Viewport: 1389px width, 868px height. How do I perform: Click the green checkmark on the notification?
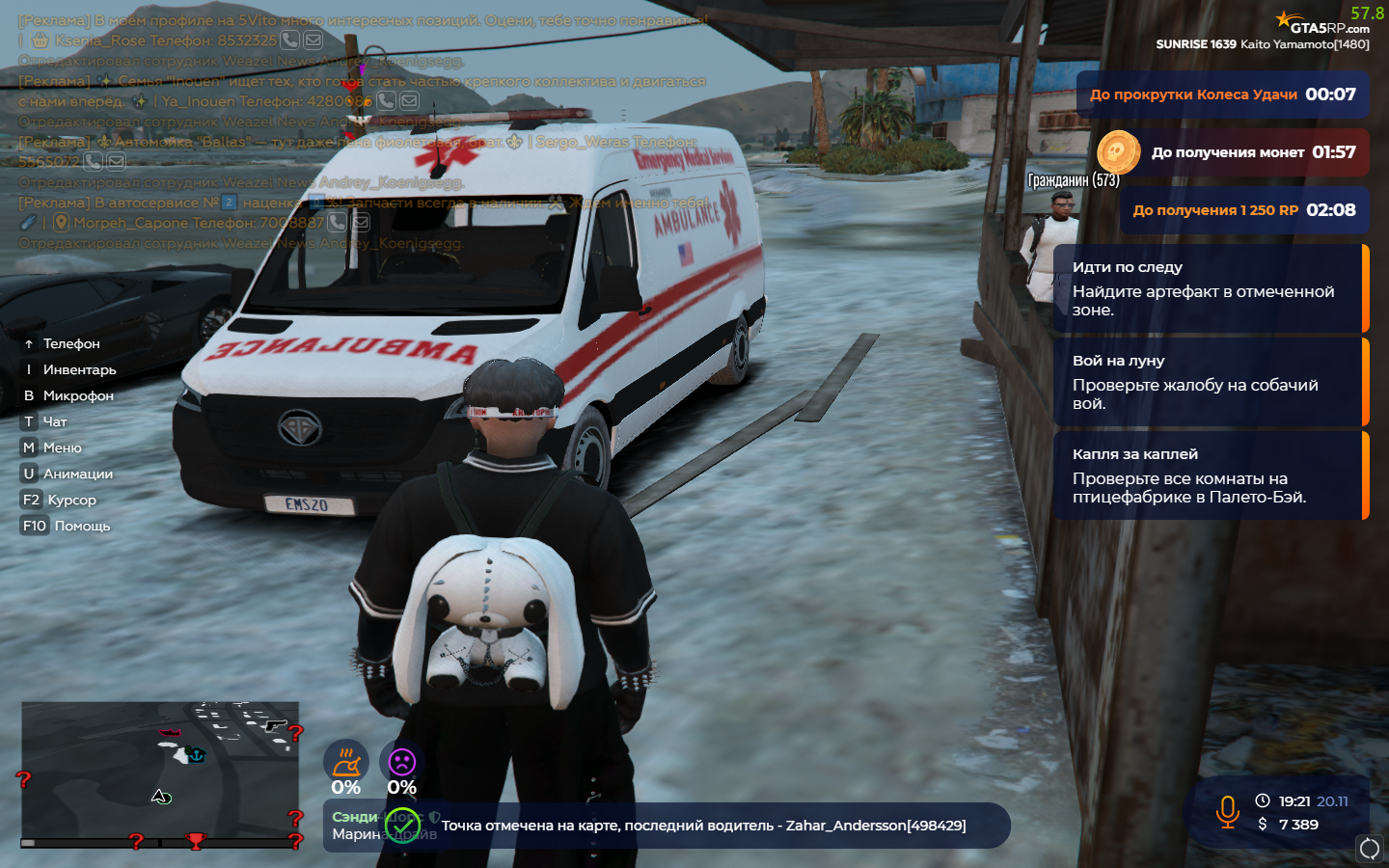tap(403, 826)
